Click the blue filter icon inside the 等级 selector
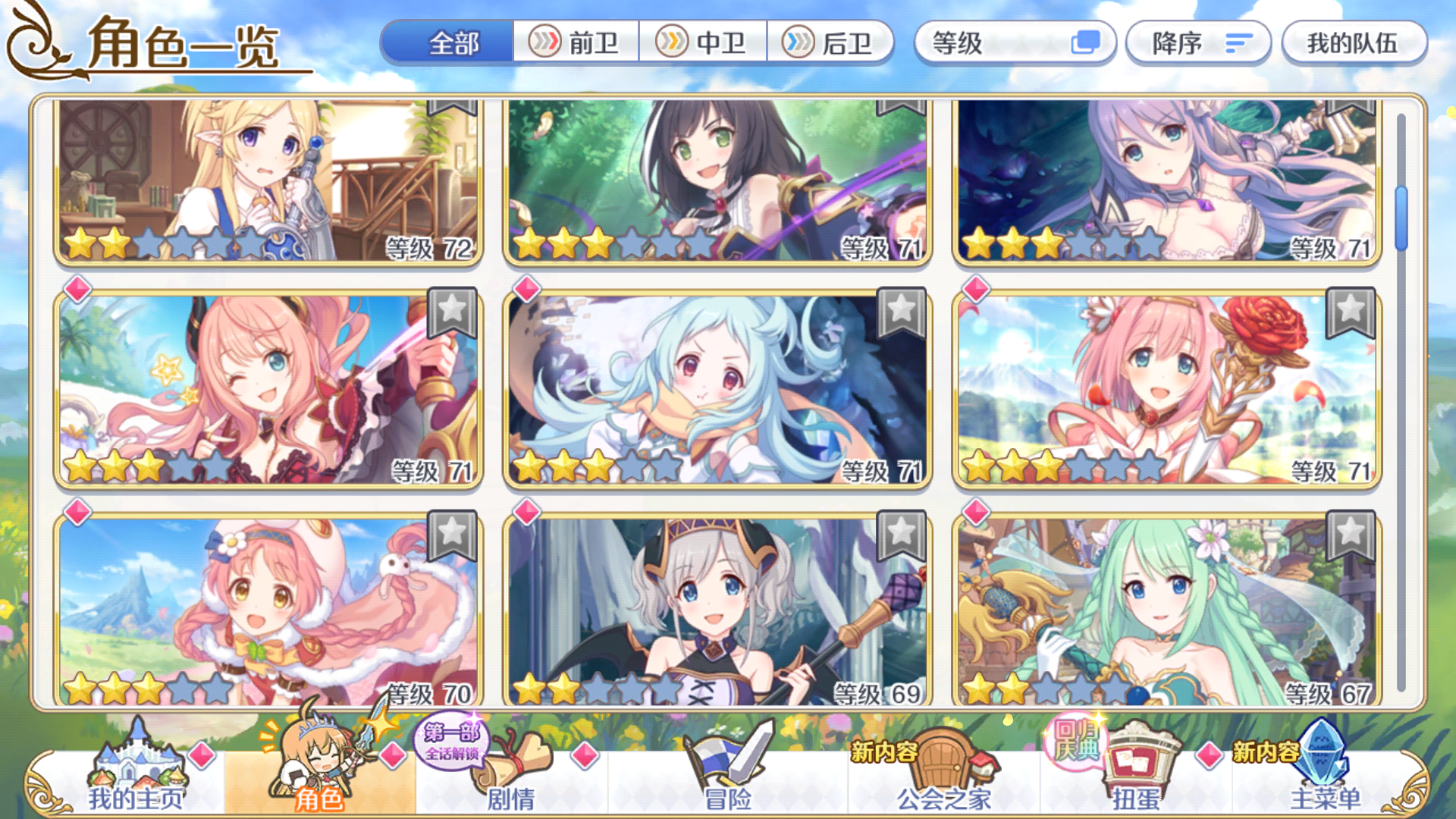This screenshot has width=1456, height=819. (x=1087, y=43)
